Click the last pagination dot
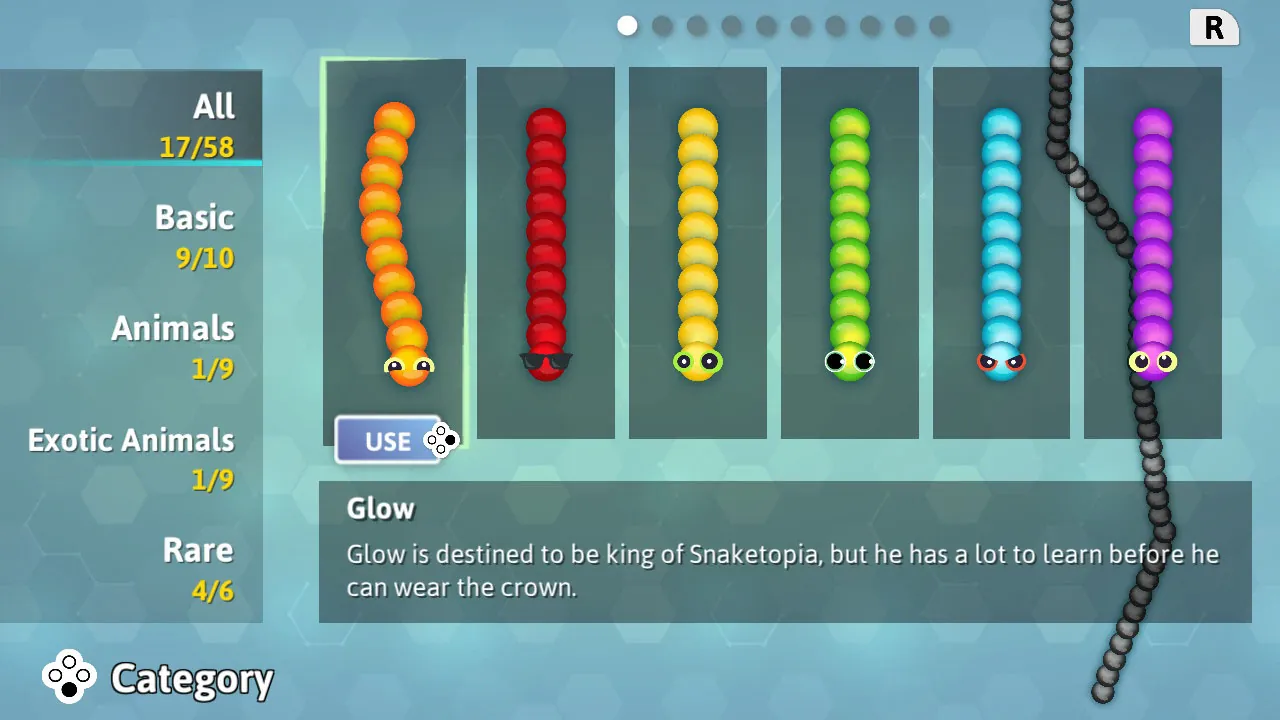 [938, 25]
